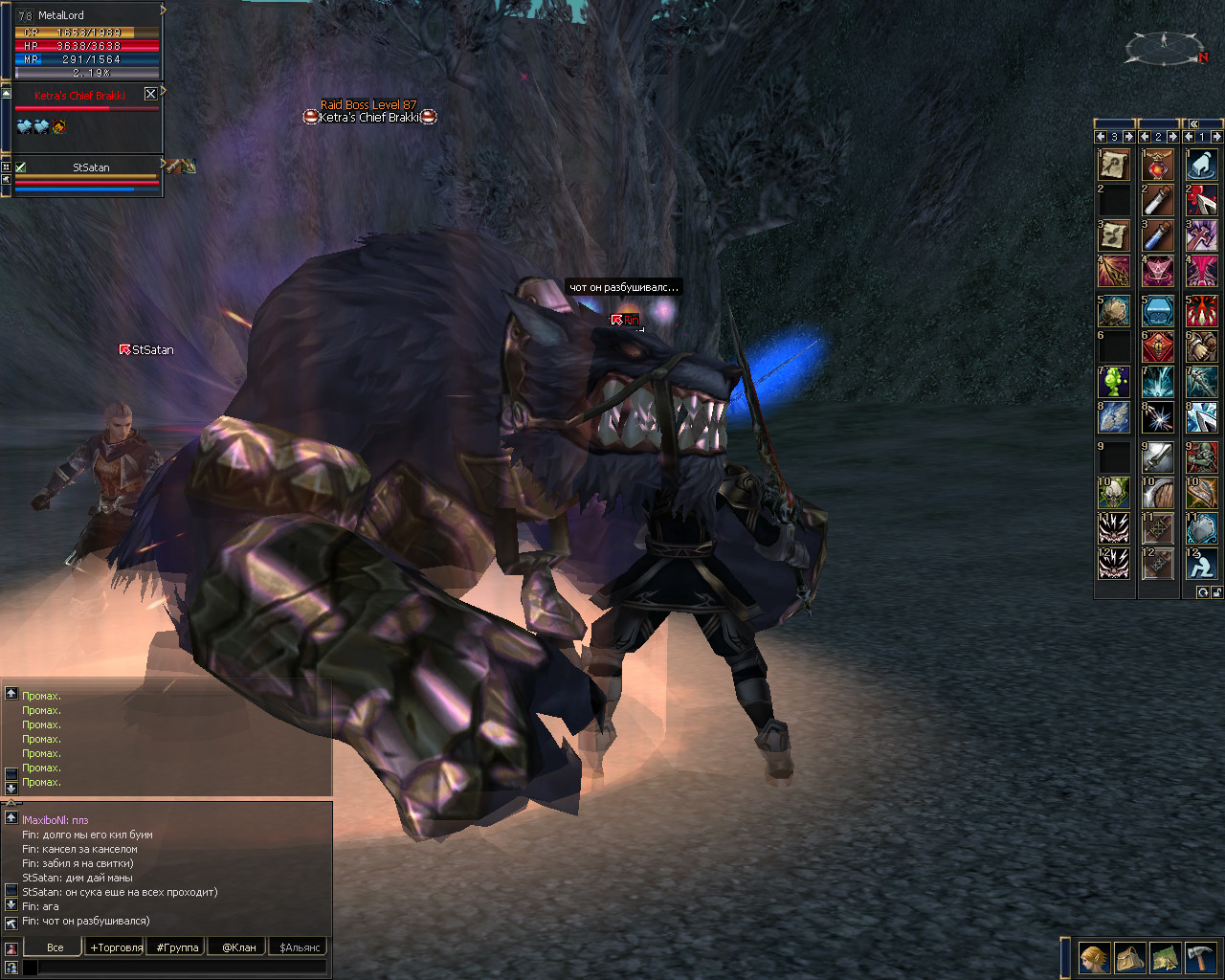Show the $Альянс chat tab
1225x980 pixels.
(300, 947)
